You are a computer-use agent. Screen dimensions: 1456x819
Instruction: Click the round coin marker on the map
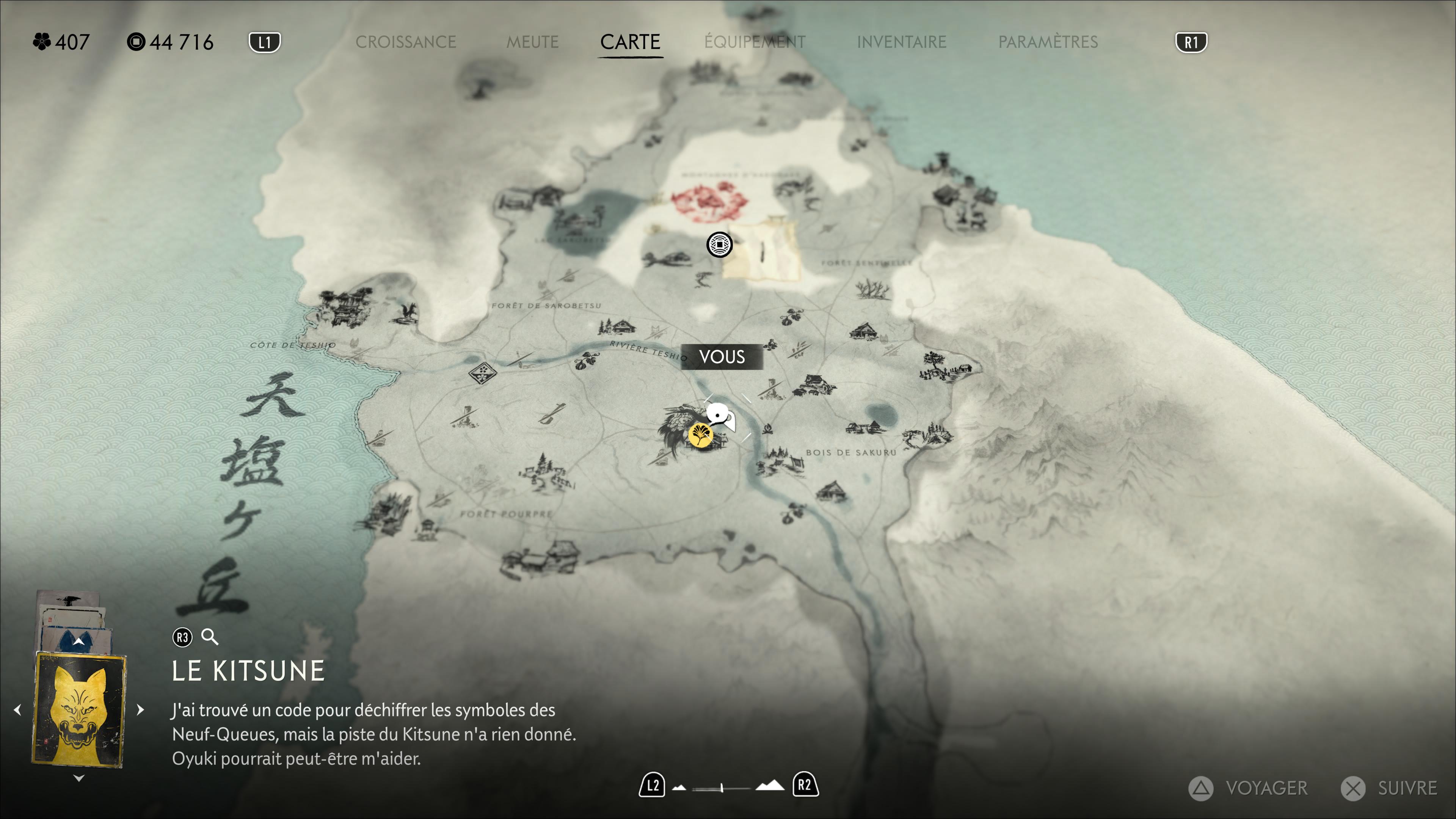(719, 245)
